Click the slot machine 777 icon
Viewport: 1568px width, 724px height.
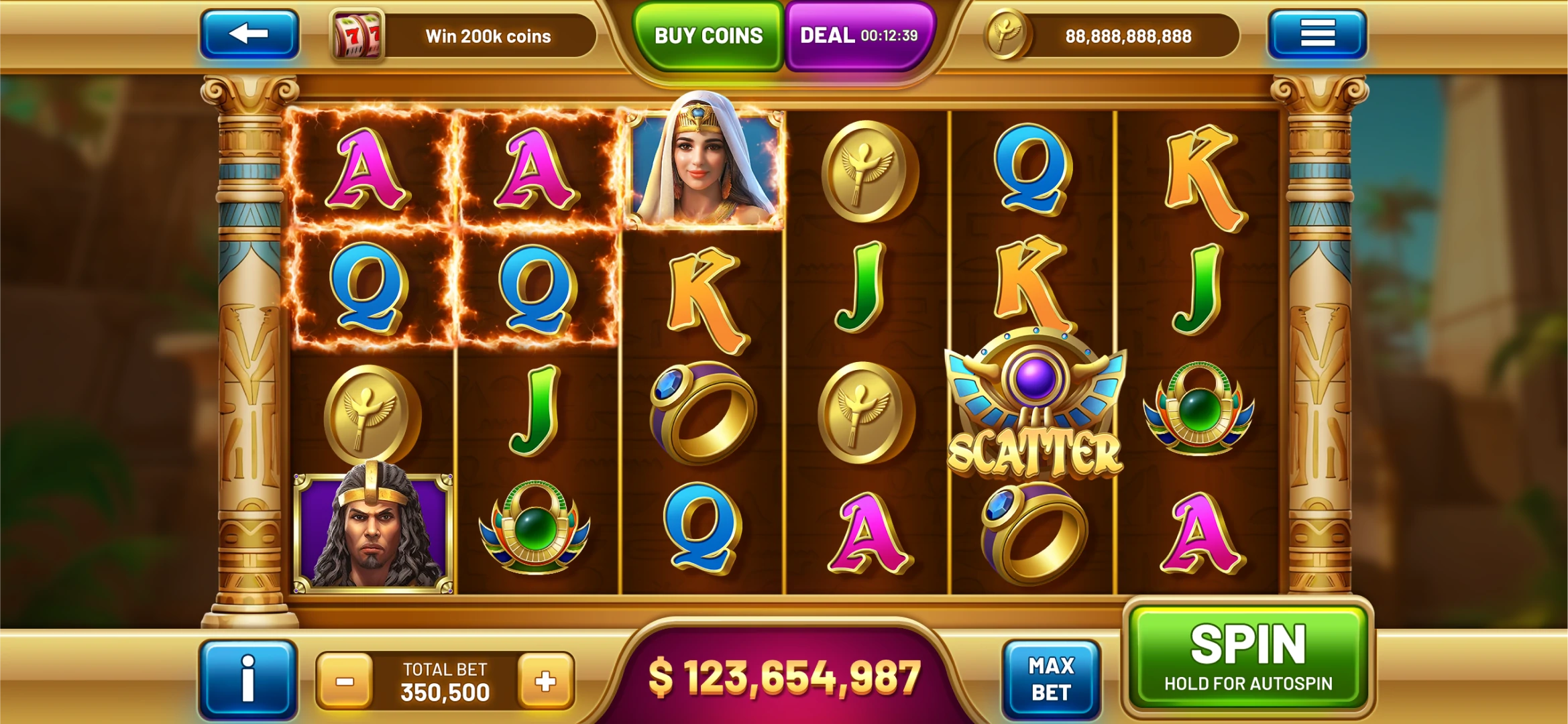(x=357, y=35)
